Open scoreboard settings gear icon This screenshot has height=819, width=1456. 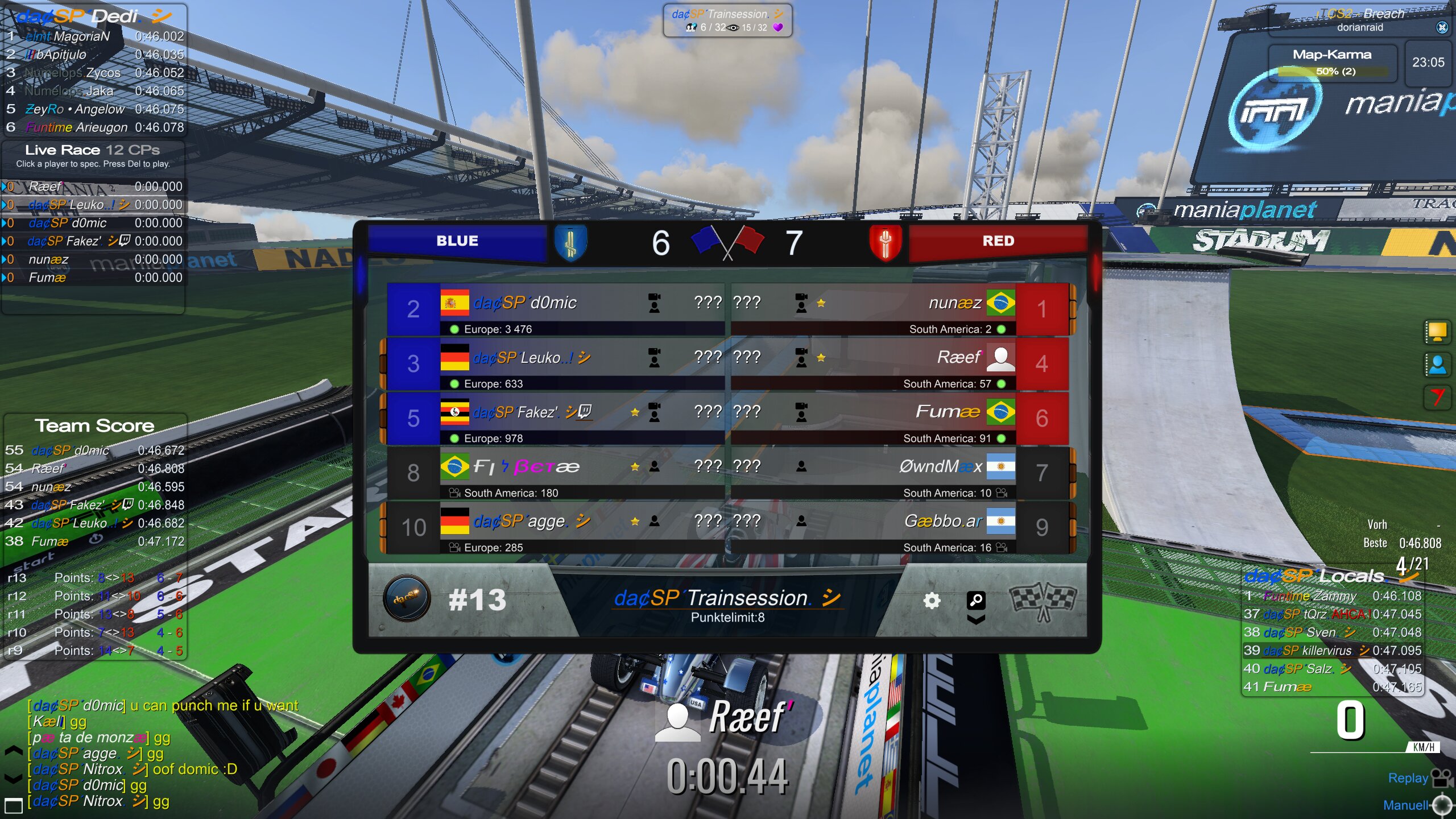[932, 601]
